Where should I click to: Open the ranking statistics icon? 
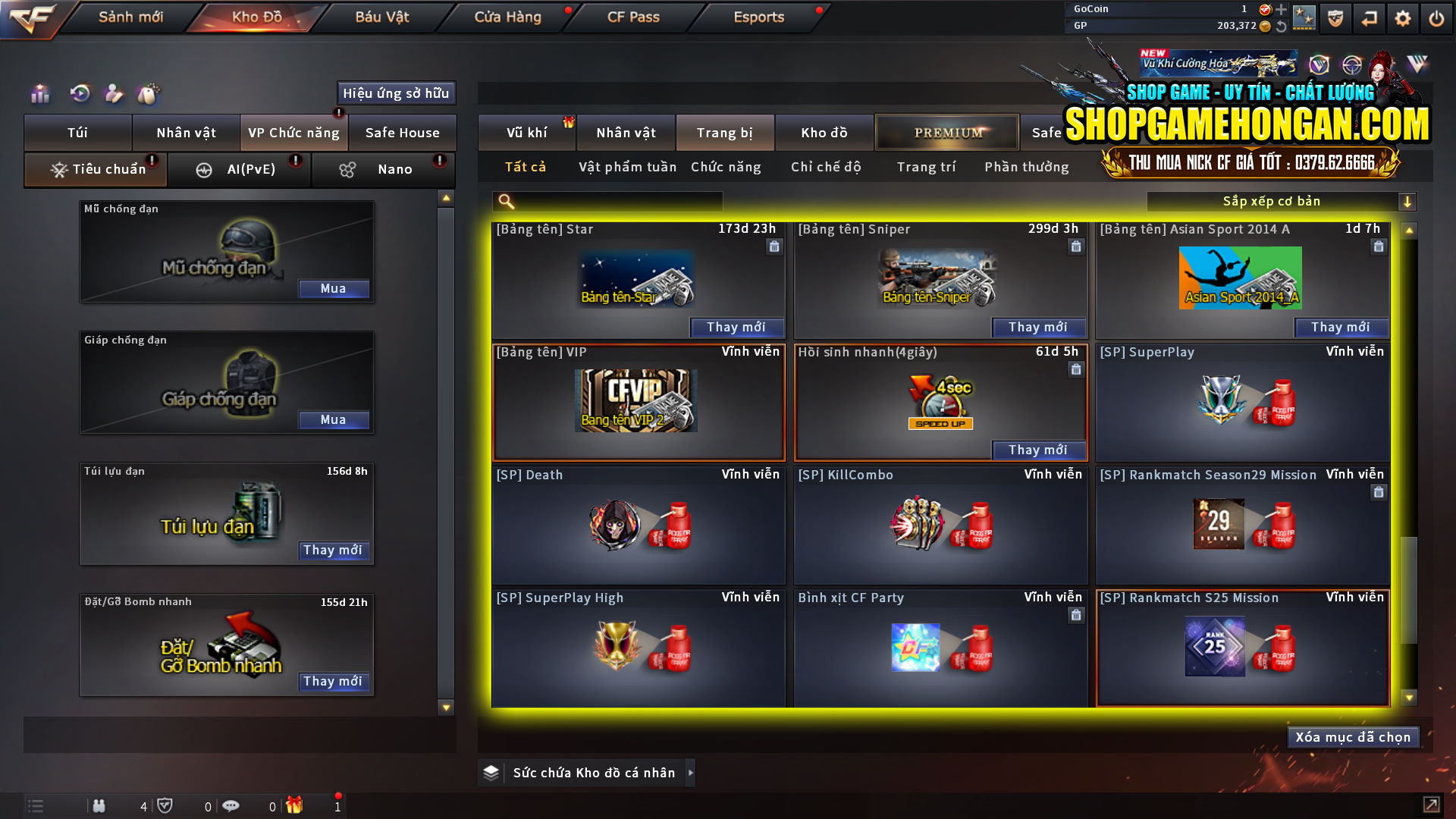click(x=39, y=94)
